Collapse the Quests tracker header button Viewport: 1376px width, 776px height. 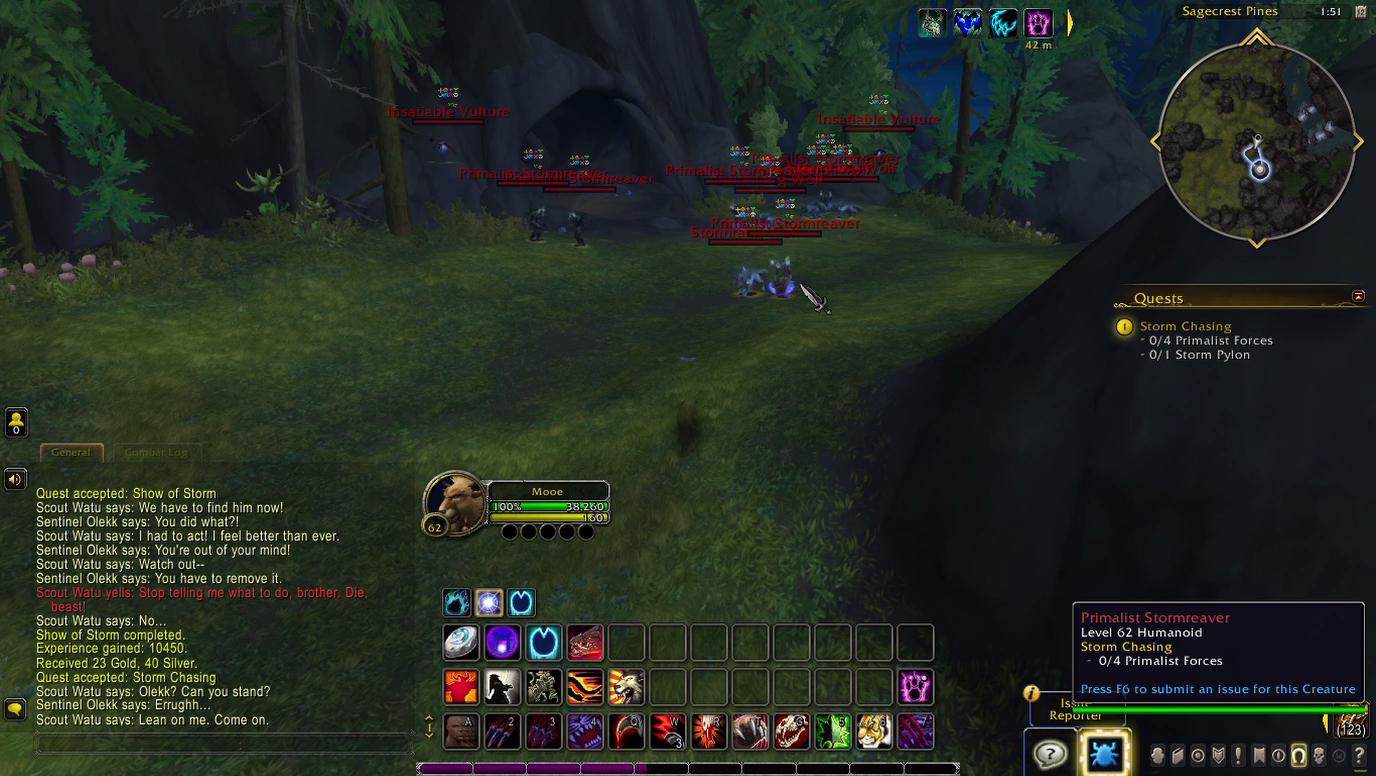[1358, 297]
